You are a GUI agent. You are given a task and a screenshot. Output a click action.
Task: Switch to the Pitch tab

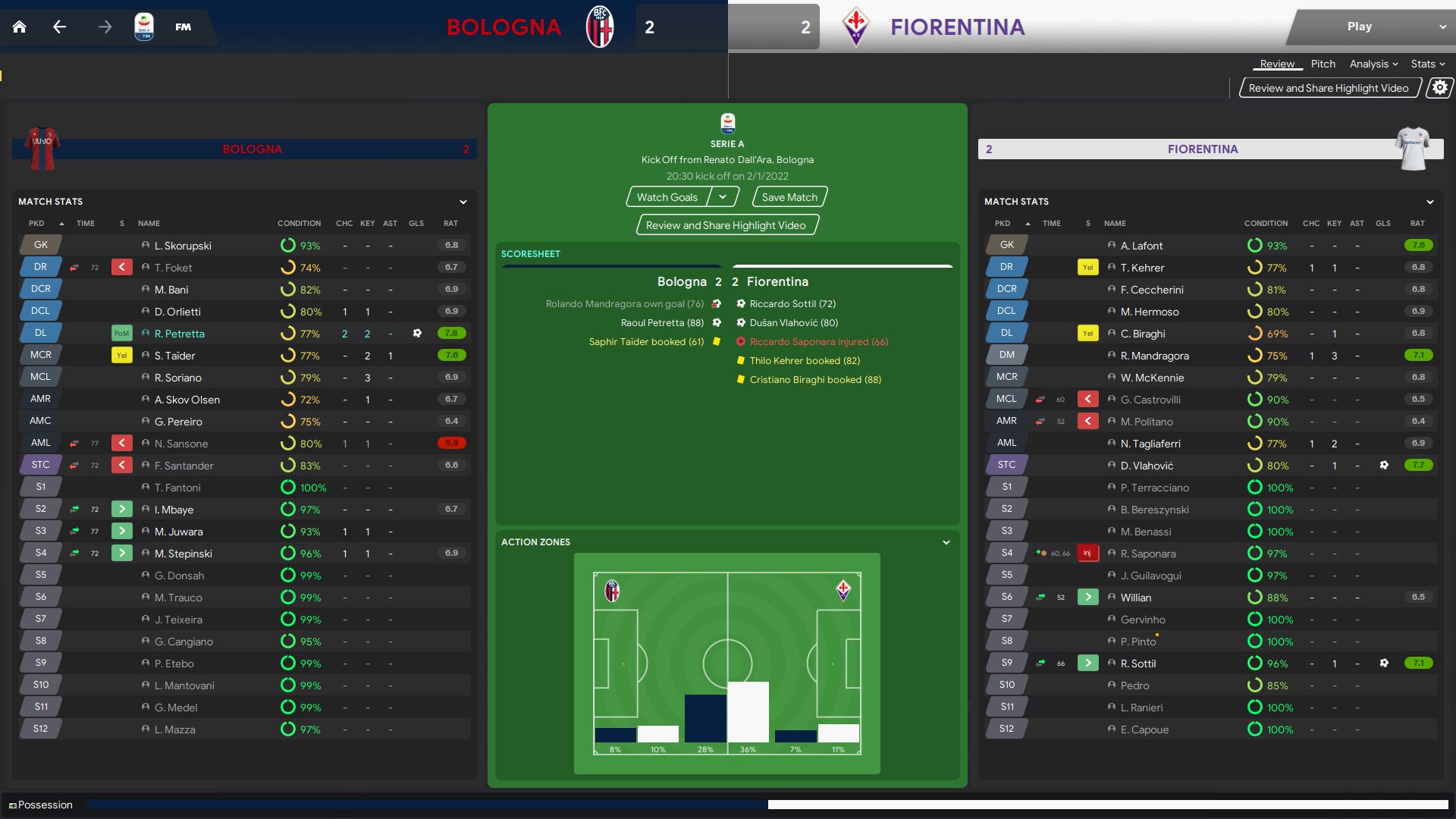[1323, 64]
